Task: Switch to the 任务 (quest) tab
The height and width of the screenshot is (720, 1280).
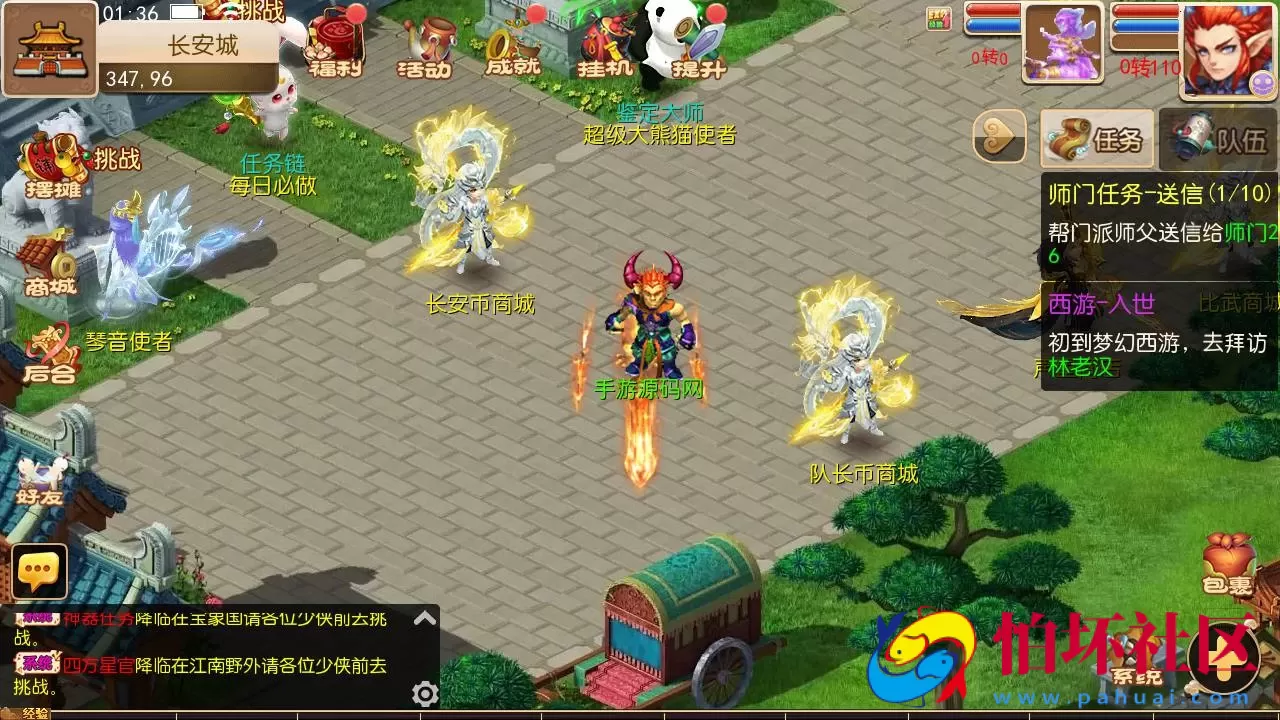Action: click(1095, 137)
